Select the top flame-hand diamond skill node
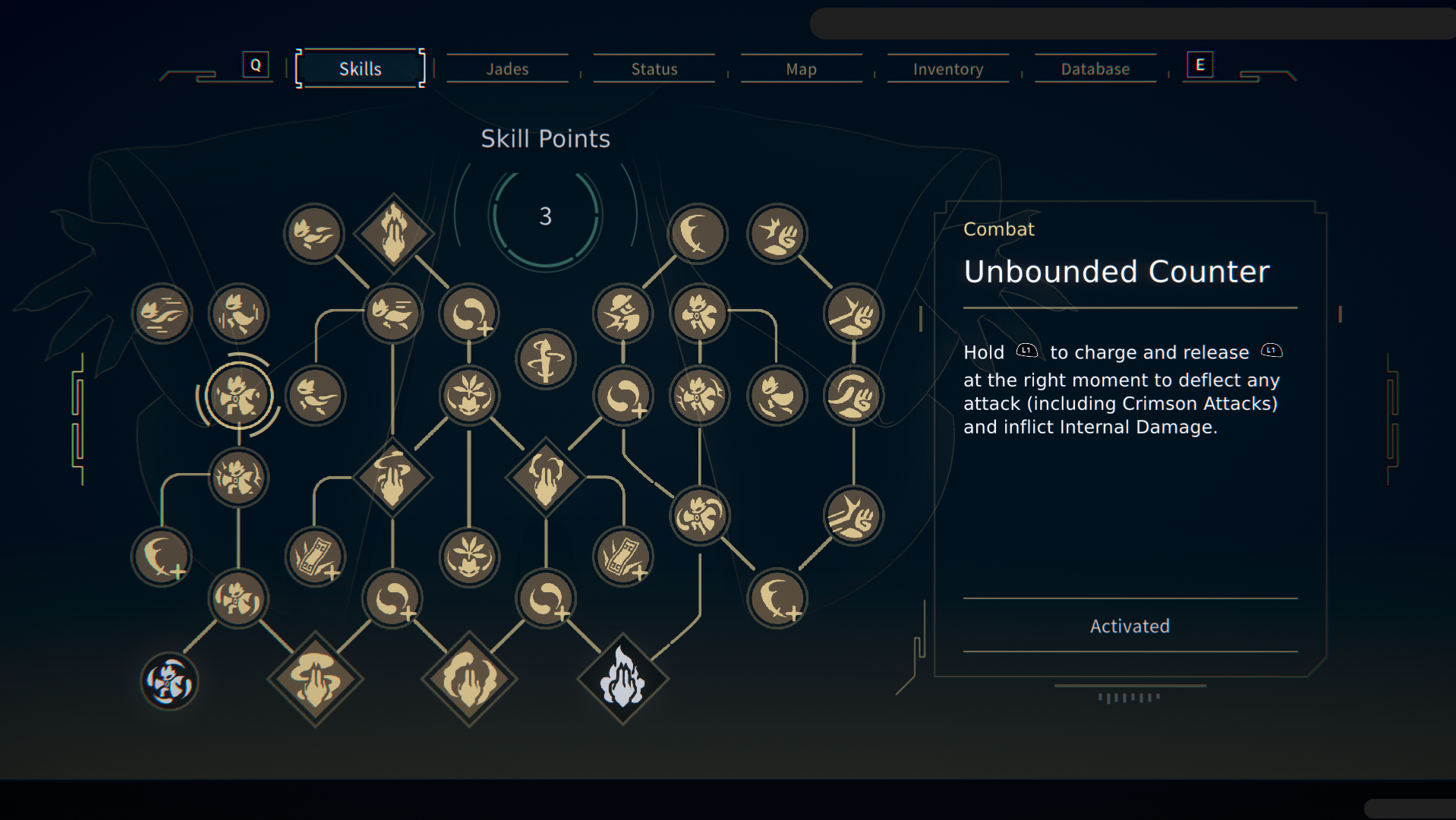 [x=393, y=233]
